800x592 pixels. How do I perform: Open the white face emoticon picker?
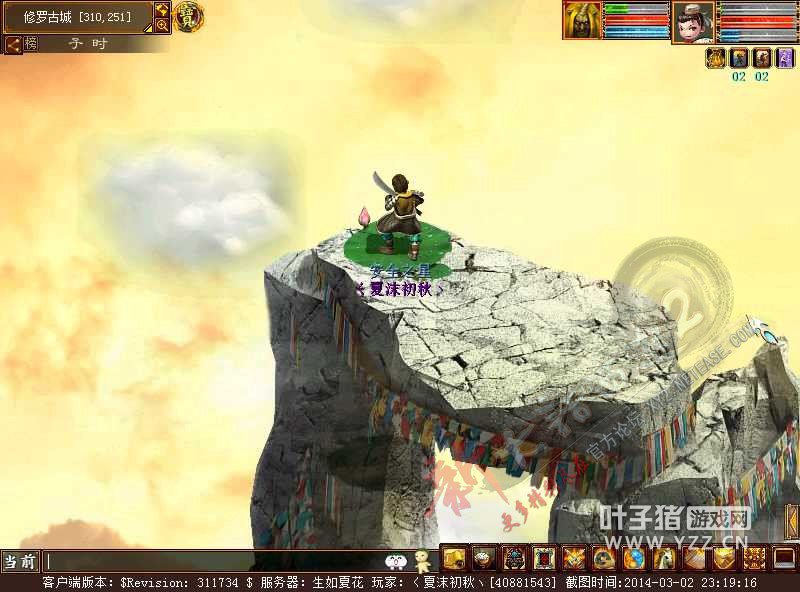396,560
